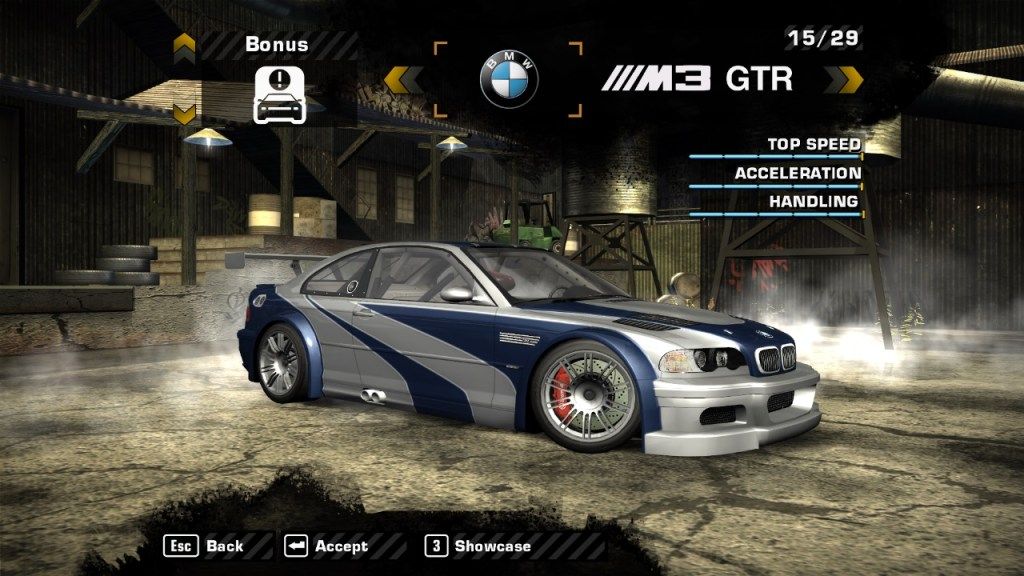Switch car category with the down arrow
Viewport: 1024px width, 576px height.
click(x=184, y=113)
